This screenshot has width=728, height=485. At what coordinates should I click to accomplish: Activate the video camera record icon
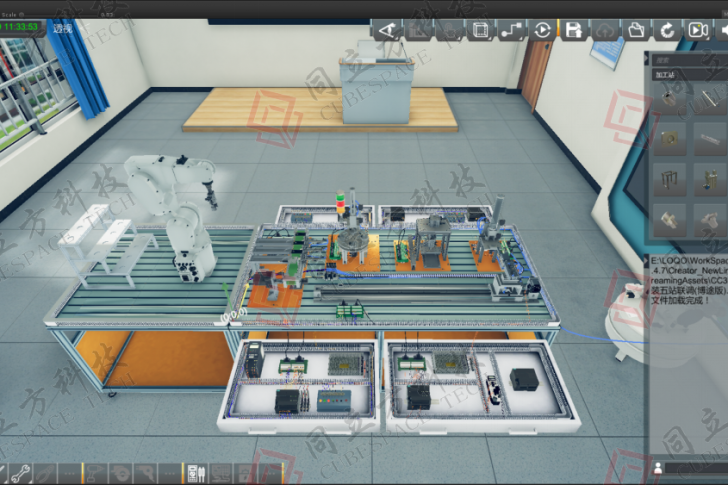[x=697, y=30]
